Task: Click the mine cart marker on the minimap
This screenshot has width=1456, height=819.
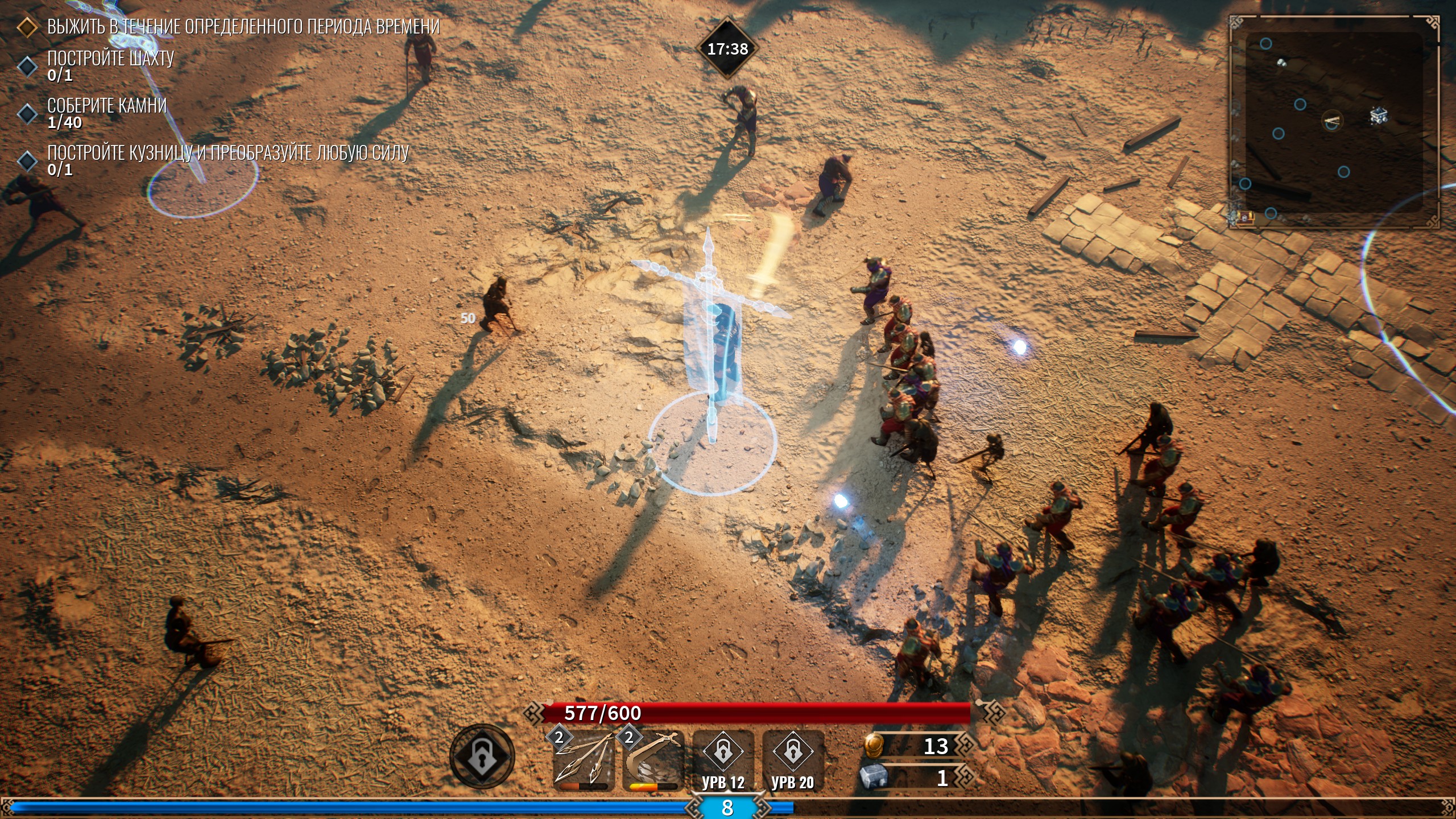Action: pyautogui.click(x=1378, y=115)
